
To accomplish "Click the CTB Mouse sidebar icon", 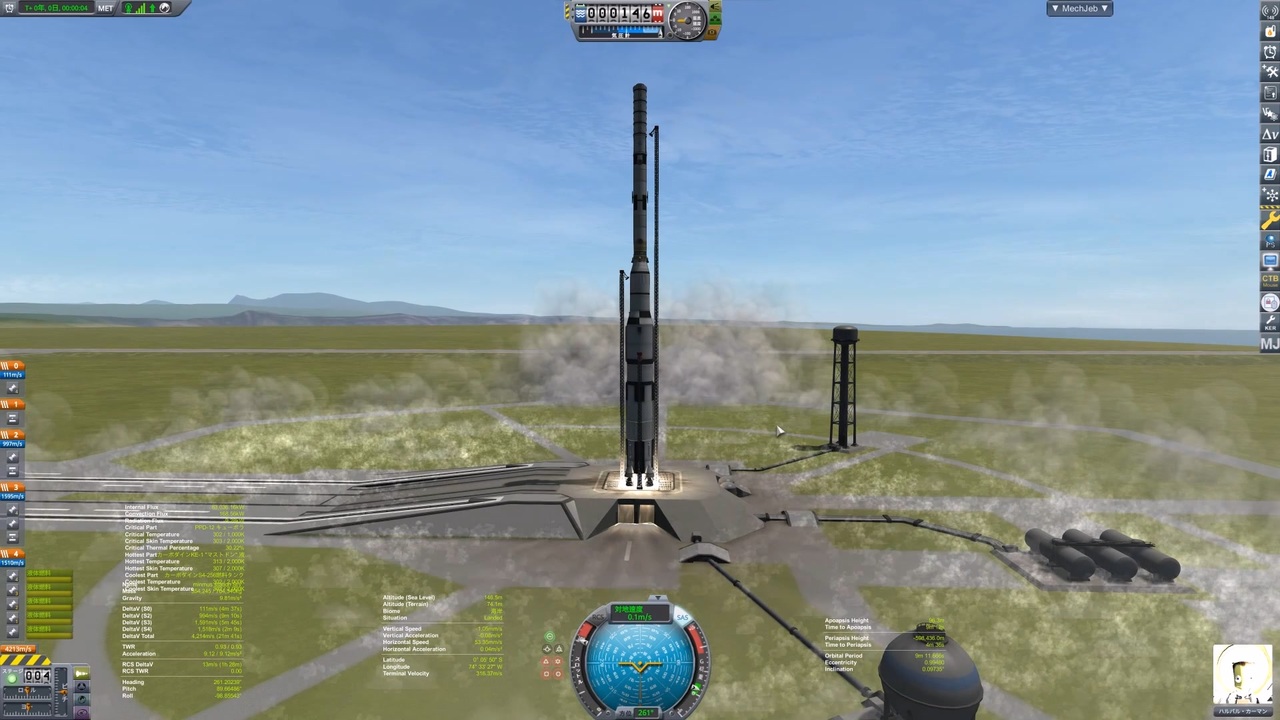I will 1270,283.
